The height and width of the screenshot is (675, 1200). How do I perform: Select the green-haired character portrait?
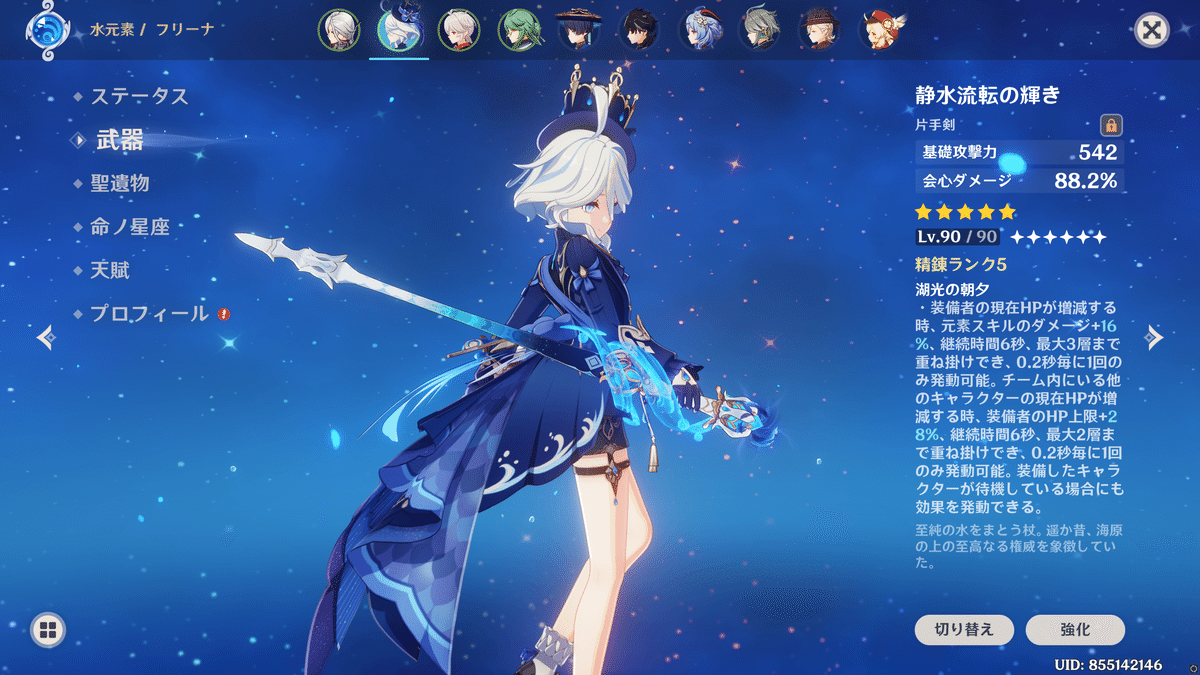pyautogui.click(x=518, y=30)
